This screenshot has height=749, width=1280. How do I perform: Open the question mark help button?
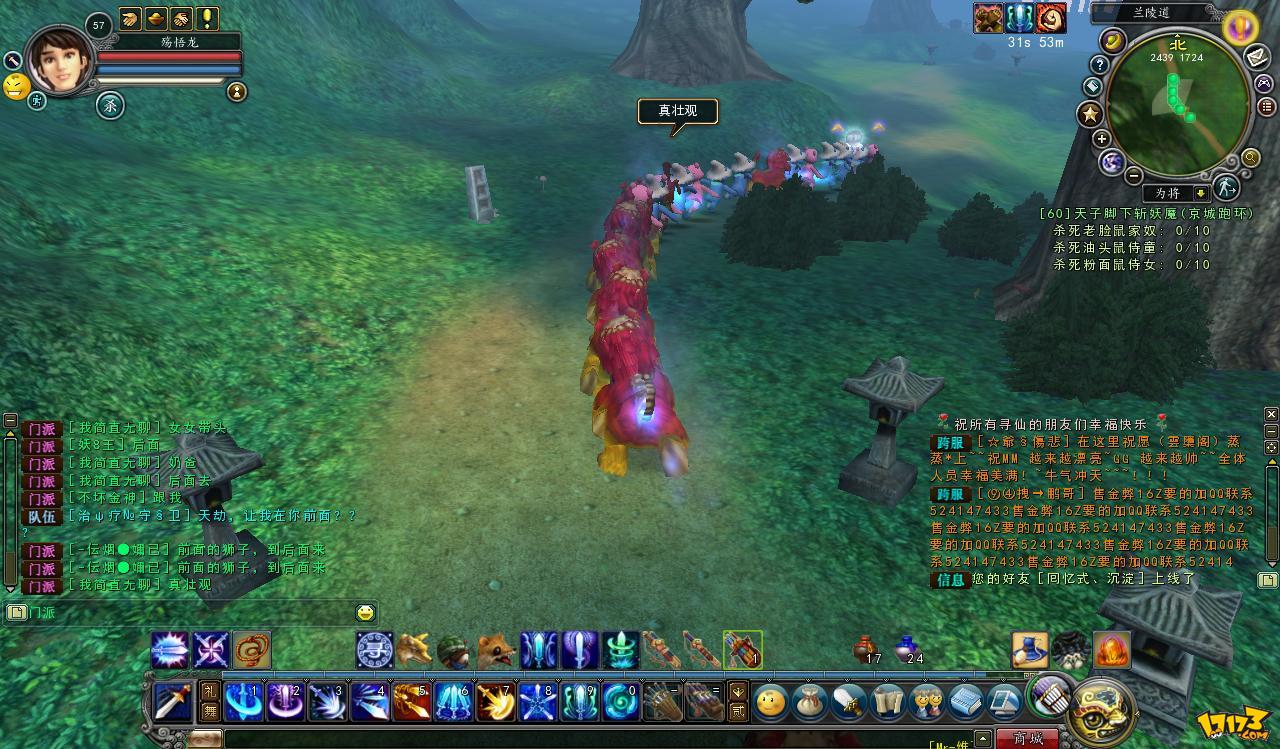pos(1099,65)
